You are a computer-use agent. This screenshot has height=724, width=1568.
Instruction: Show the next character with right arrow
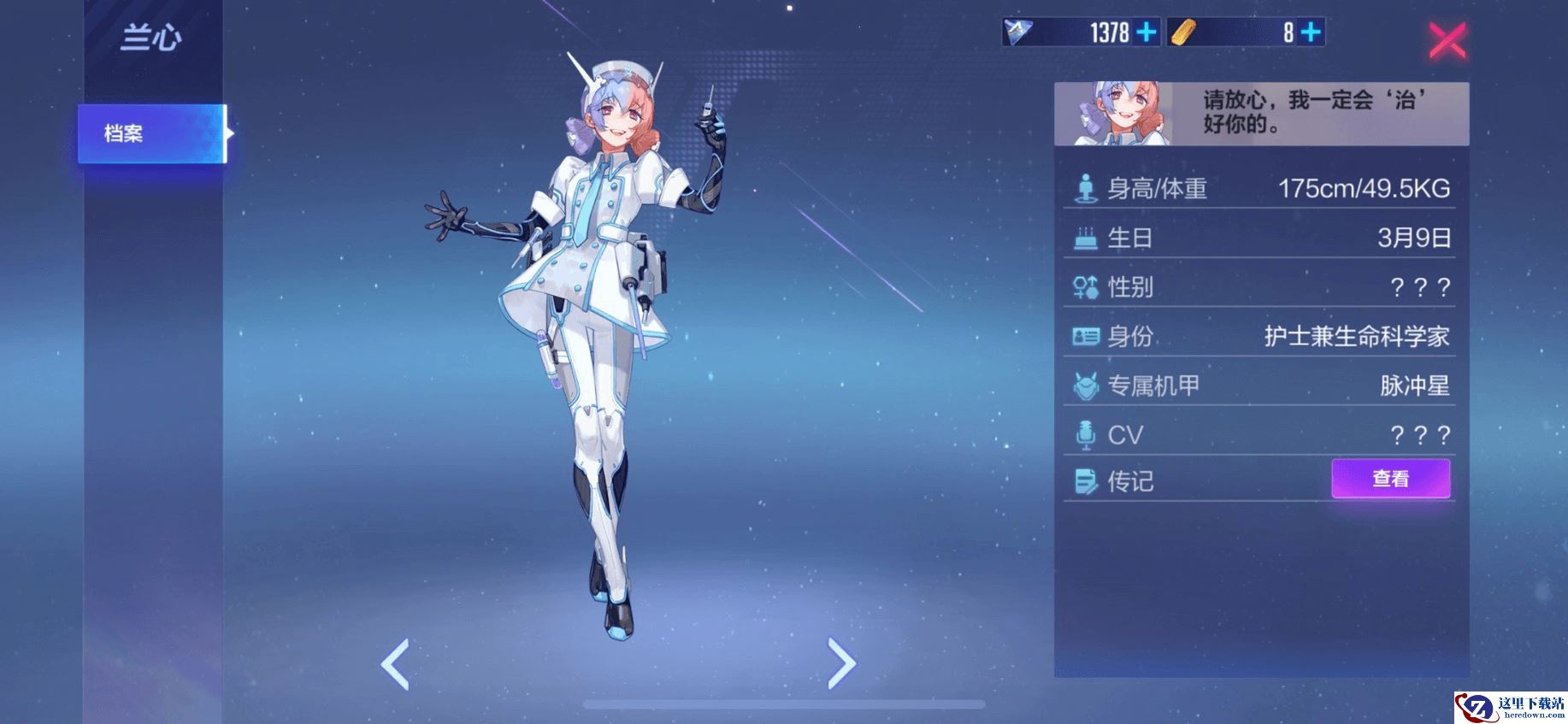click(x=841, y=663)
